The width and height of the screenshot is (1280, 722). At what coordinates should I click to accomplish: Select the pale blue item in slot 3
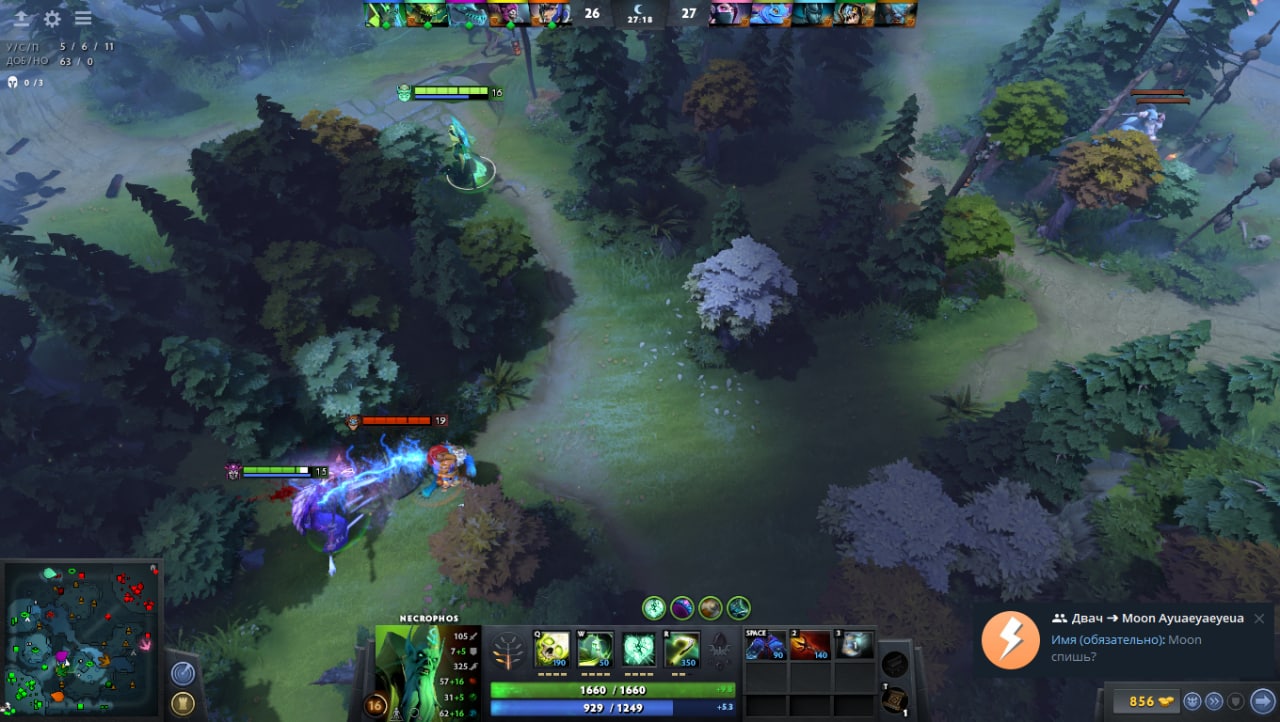pyautogui.click(x=855, y=645)
